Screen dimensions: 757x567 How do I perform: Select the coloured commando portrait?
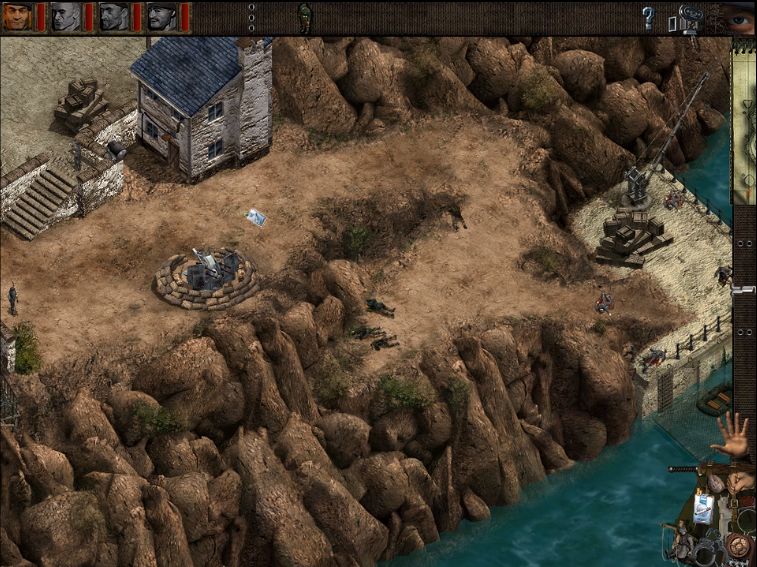(x=17, y=17)
